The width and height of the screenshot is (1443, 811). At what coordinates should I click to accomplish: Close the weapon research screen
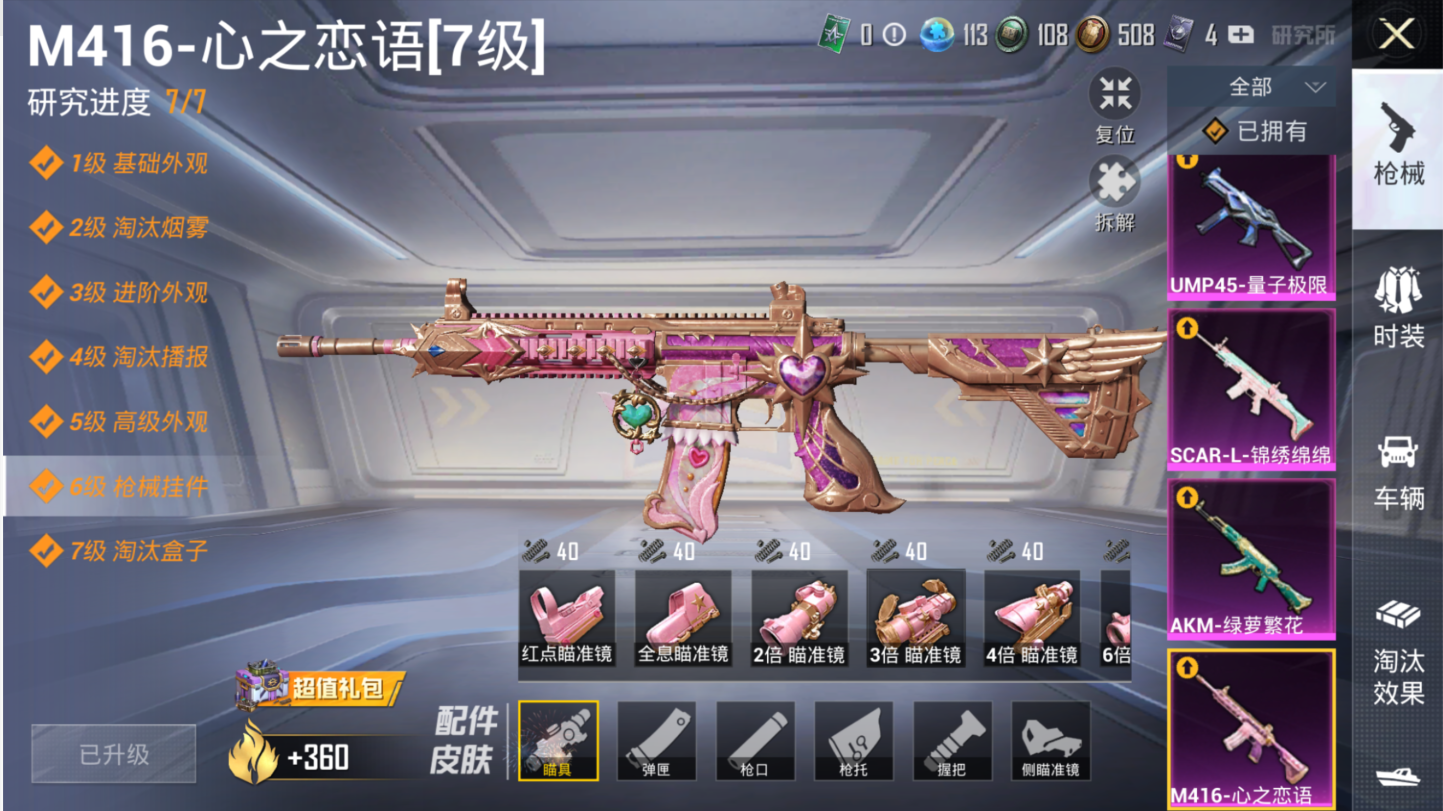(1396, 35)
